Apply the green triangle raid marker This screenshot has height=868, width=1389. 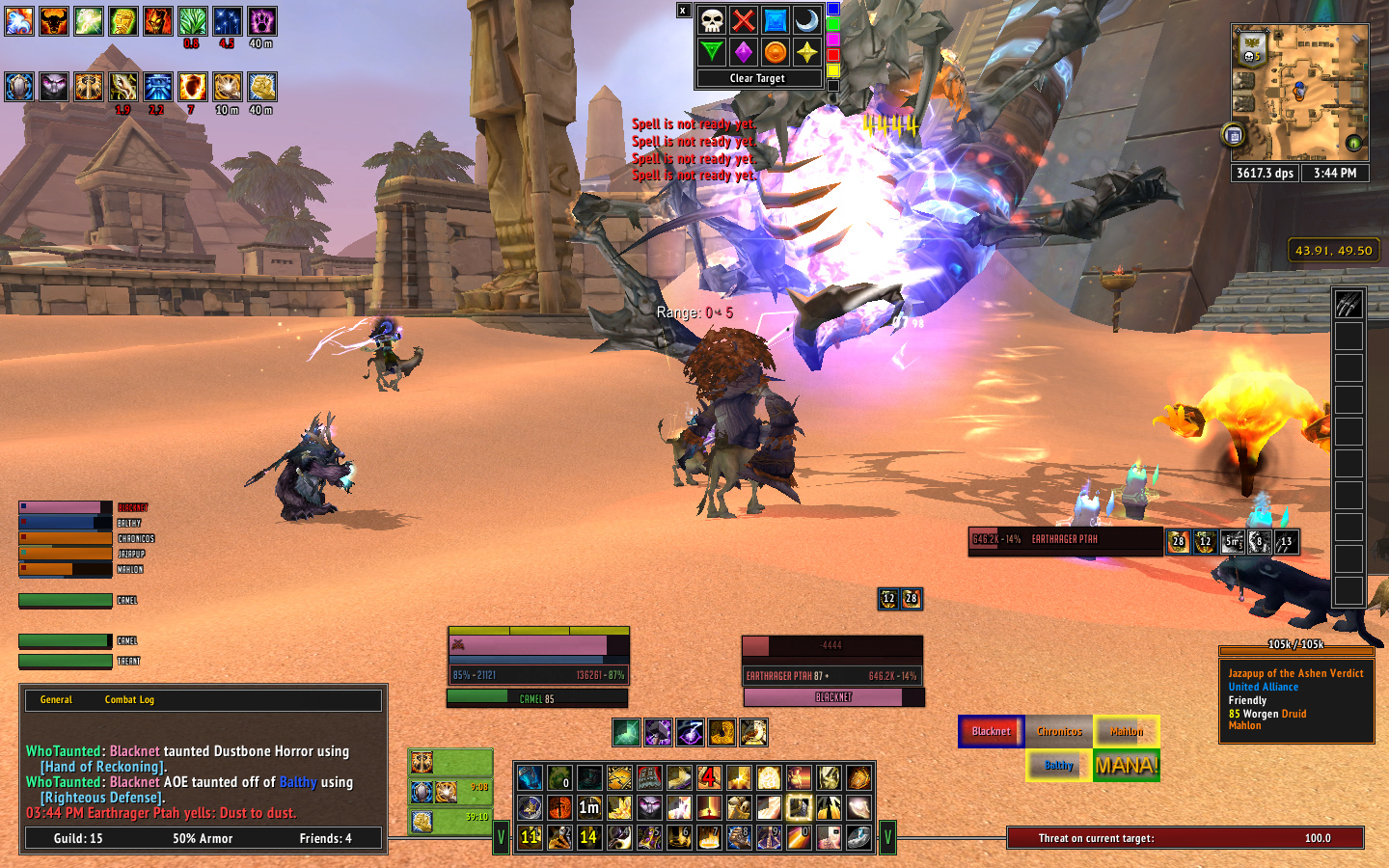(712, 52)
